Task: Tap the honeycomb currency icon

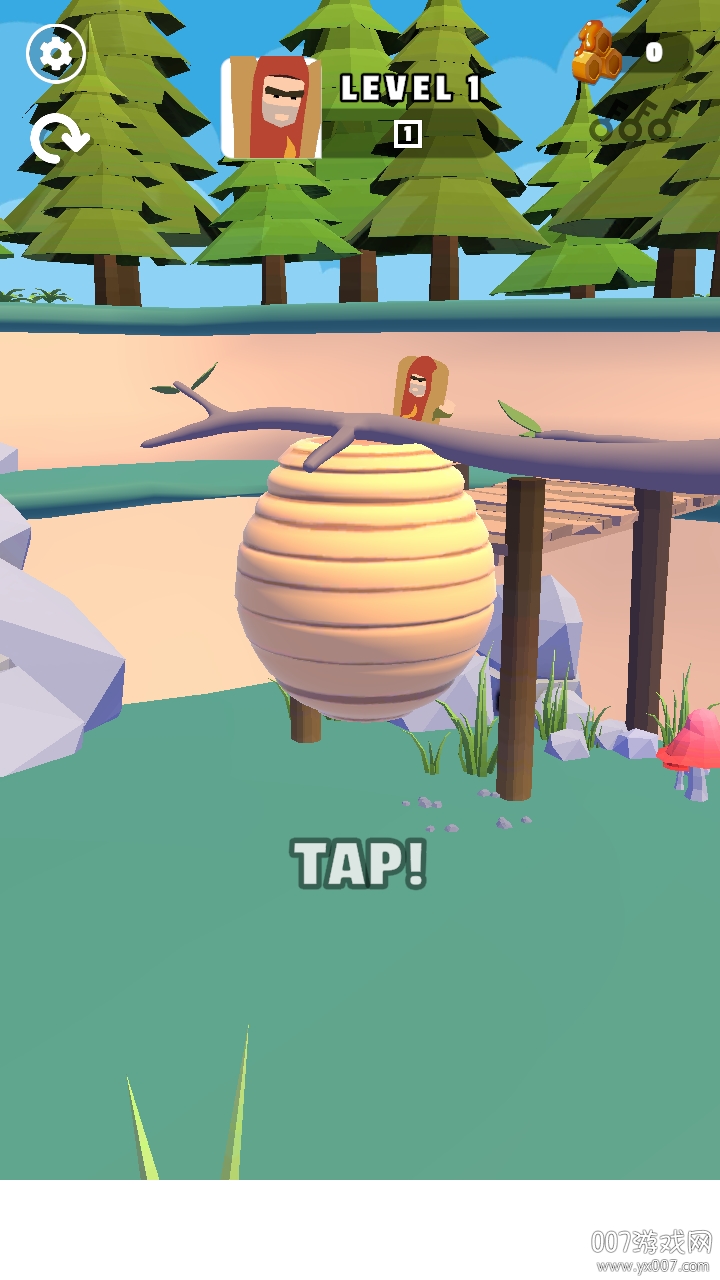Action: click(x=596, y=54)
